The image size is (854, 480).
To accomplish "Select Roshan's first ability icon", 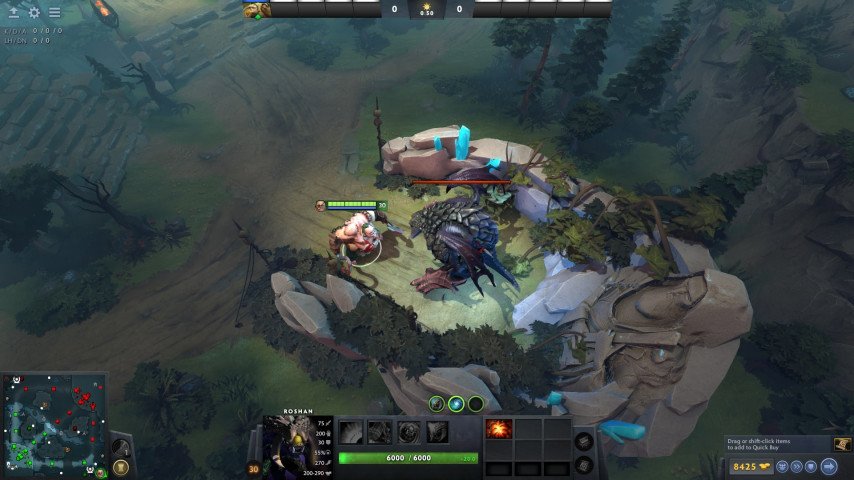I will 350,432.
